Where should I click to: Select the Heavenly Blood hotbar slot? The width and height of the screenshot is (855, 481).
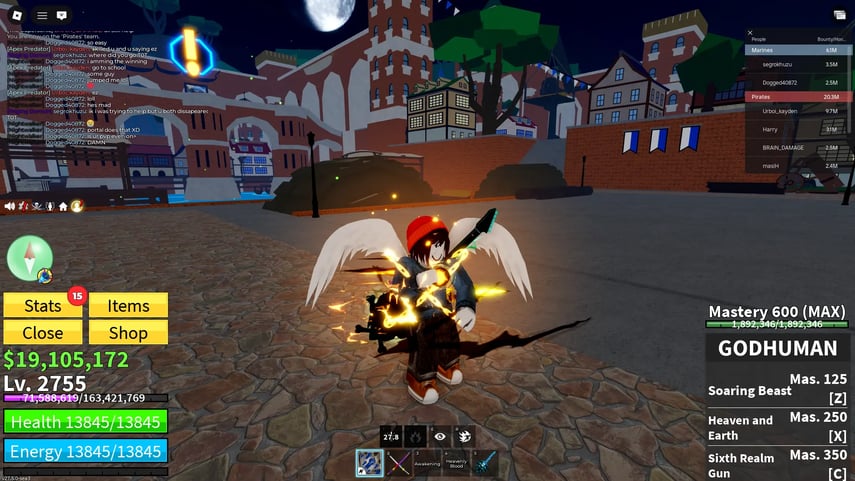(456, 464)
